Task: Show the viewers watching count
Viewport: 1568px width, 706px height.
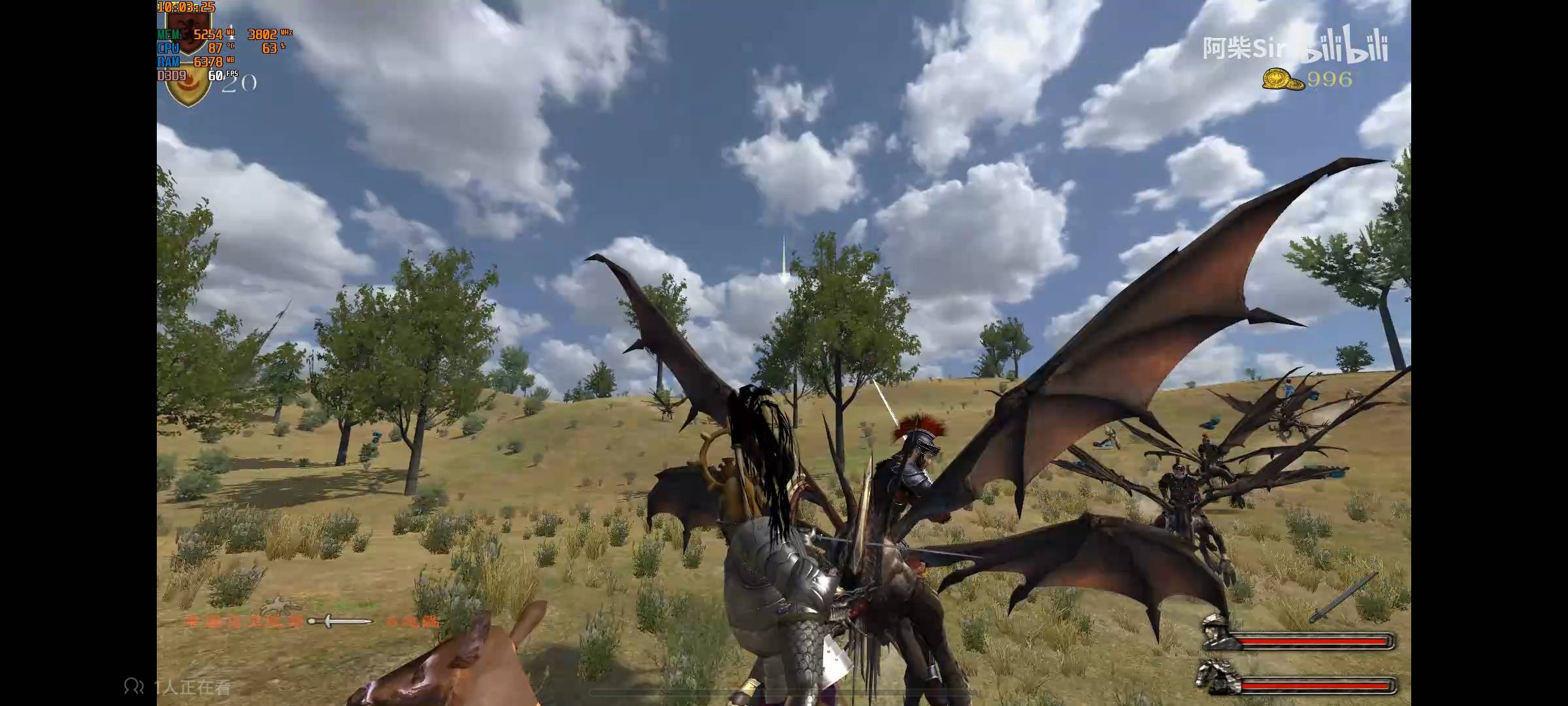Action: coord(177,686)
